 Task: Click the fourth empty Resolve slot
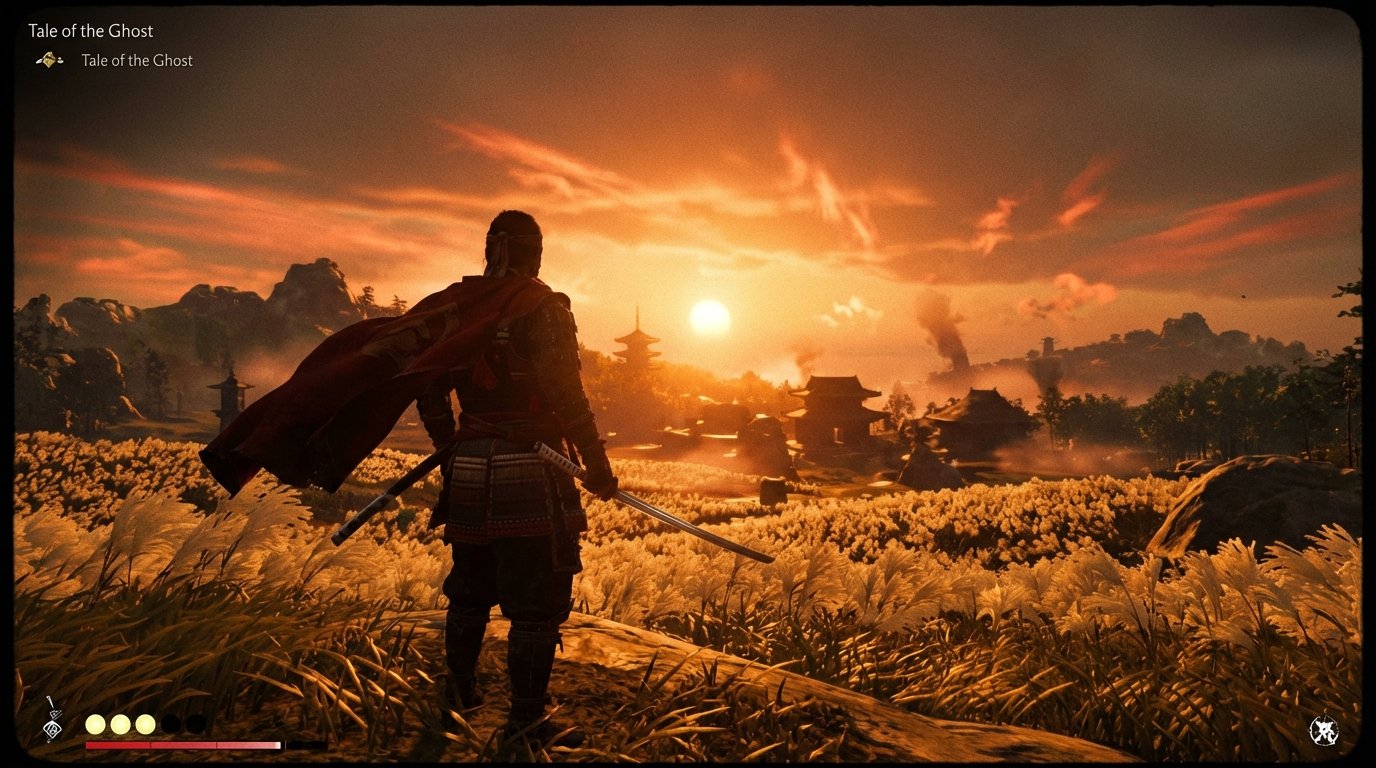click(x=172, y=723)
